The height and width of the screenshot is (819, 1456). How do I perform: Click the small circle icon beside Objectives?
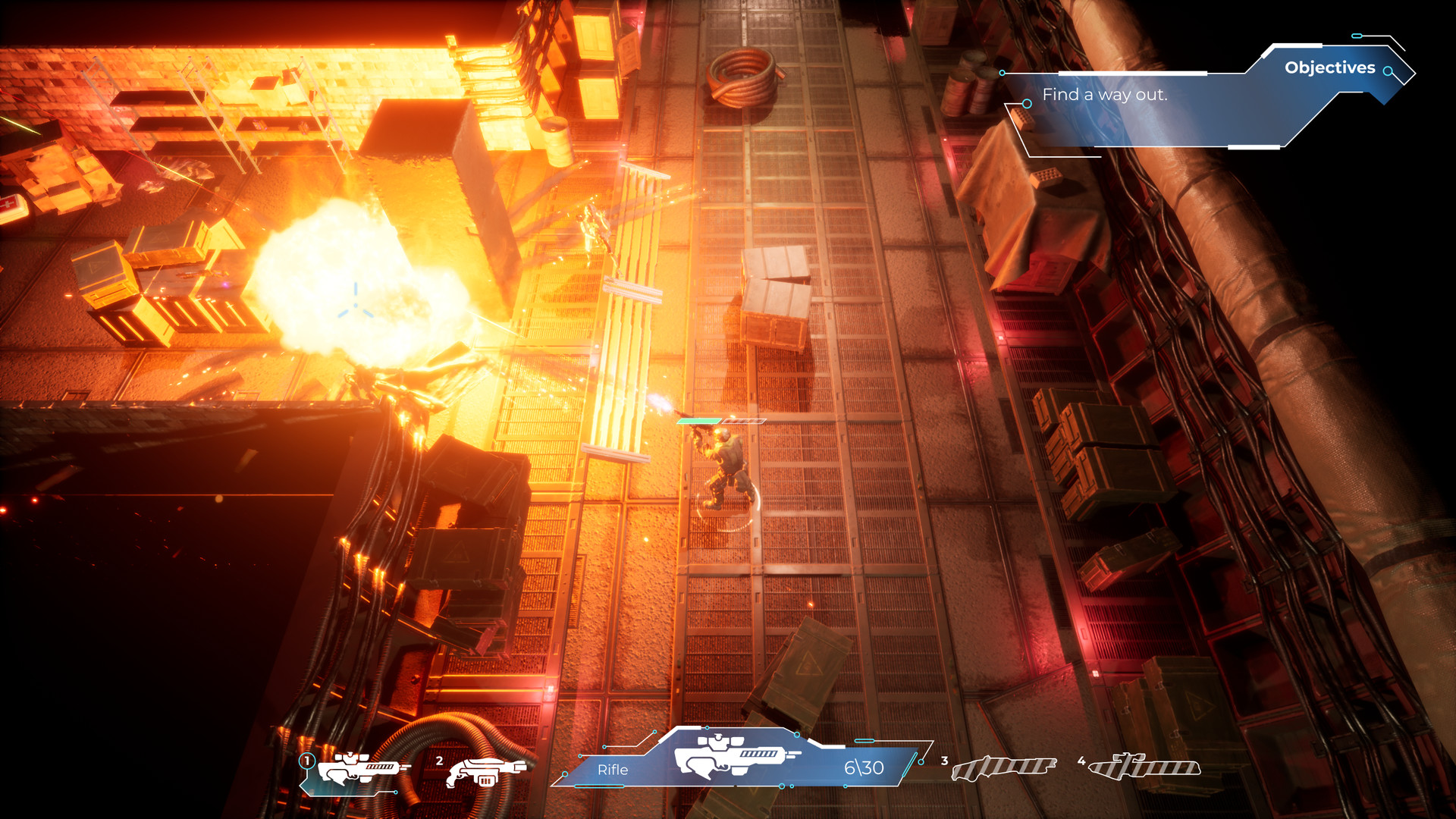click(1389, 73)
